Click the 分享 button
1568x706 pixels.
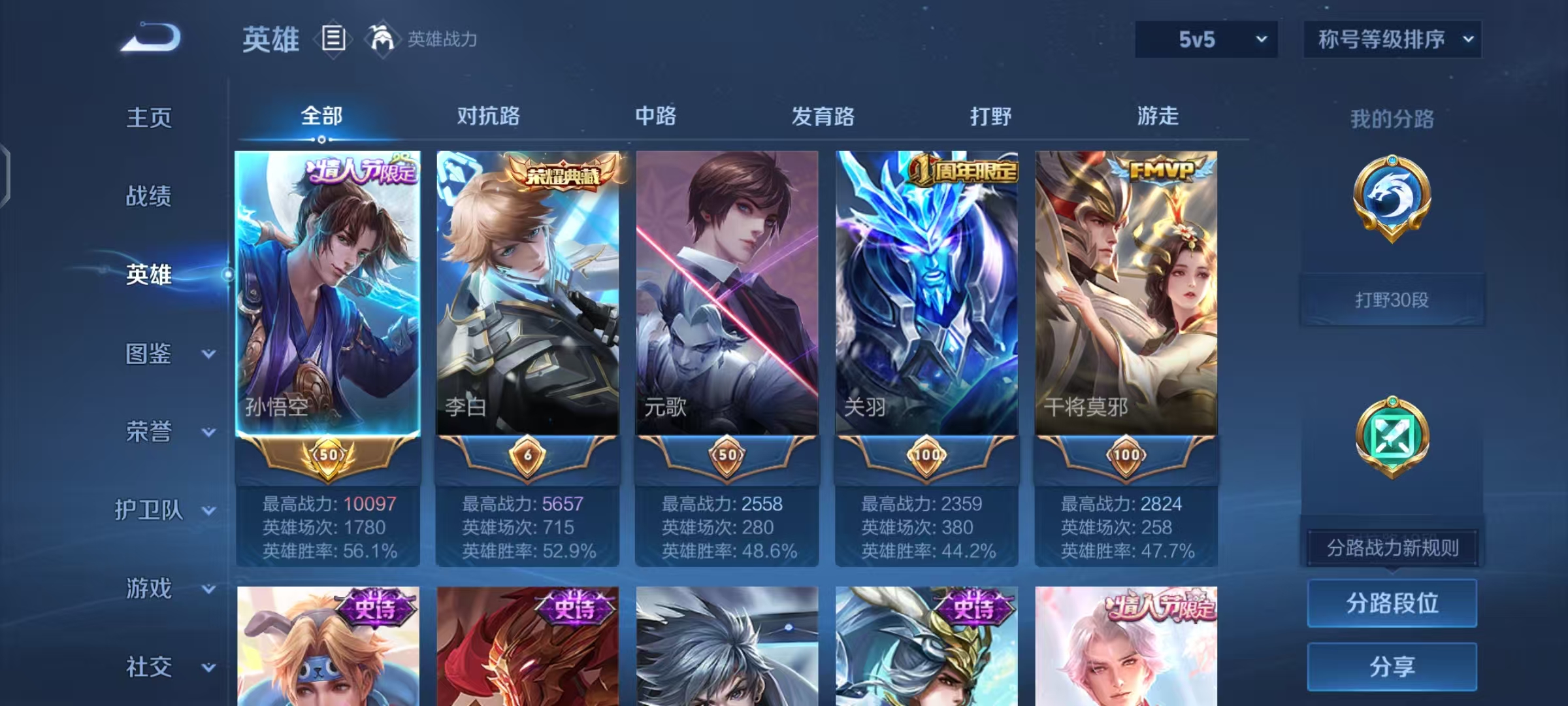pyautogui.click(x=1392, y=667)
